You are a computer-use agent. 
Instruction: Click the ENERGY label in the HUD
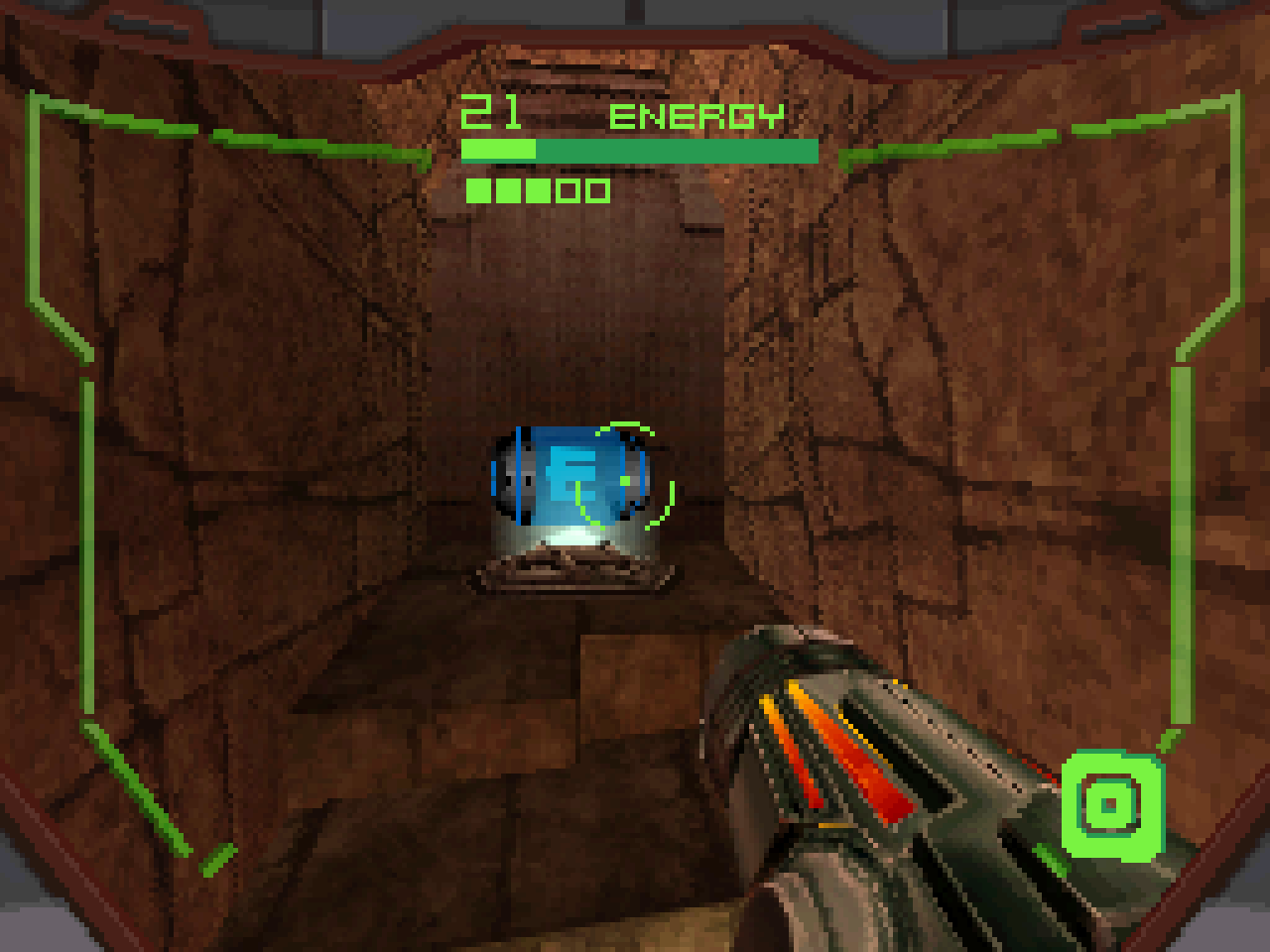point(697,116)
